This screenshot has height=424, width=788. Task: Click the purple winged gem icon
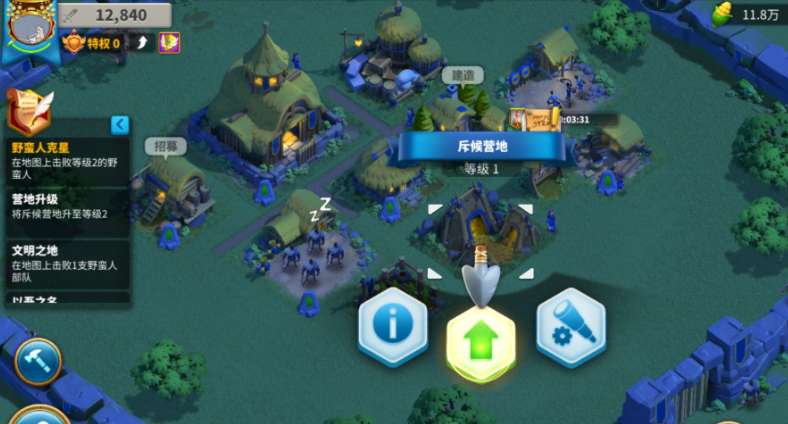(169, 43)
